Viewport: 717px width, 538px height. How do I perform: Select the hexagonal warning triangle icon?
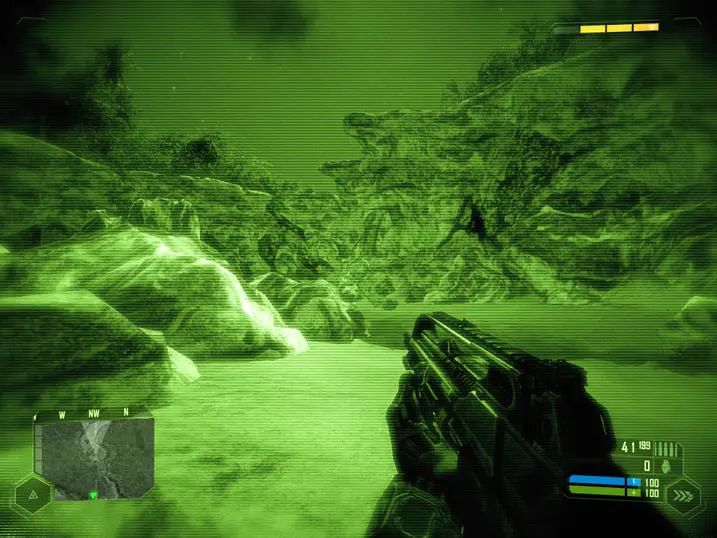pyautogui.click(x=33, y=494)
